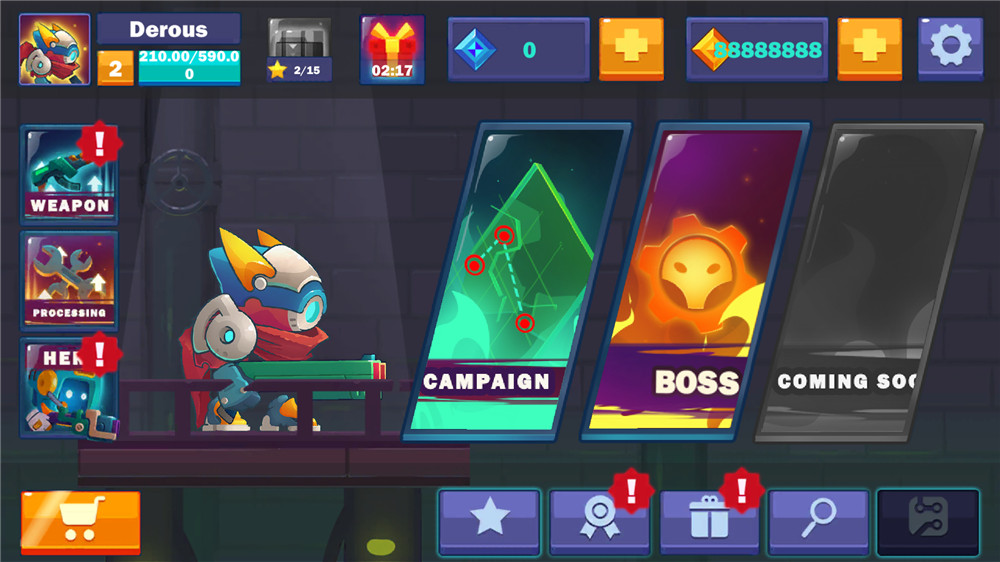Open the Weapon upgrade menu

[x=69, y=175]
